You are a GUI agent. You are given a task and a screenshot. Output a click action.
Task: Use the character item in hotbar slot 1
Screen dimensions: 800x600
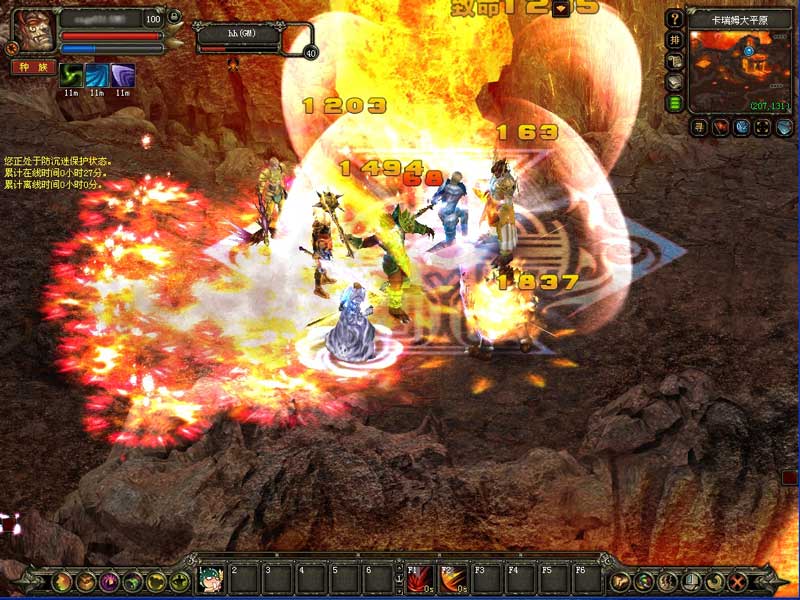point(210,578)
